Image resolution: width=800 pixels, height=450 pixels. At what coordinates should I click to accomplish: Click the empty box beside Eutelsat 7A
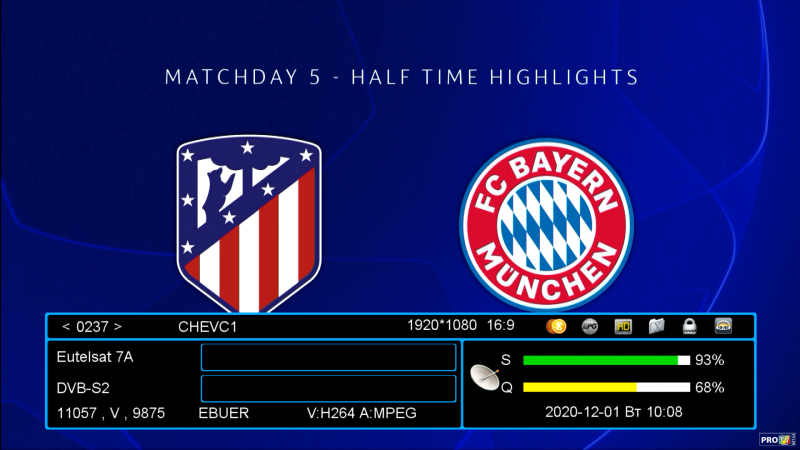click(x=328, y=358)
